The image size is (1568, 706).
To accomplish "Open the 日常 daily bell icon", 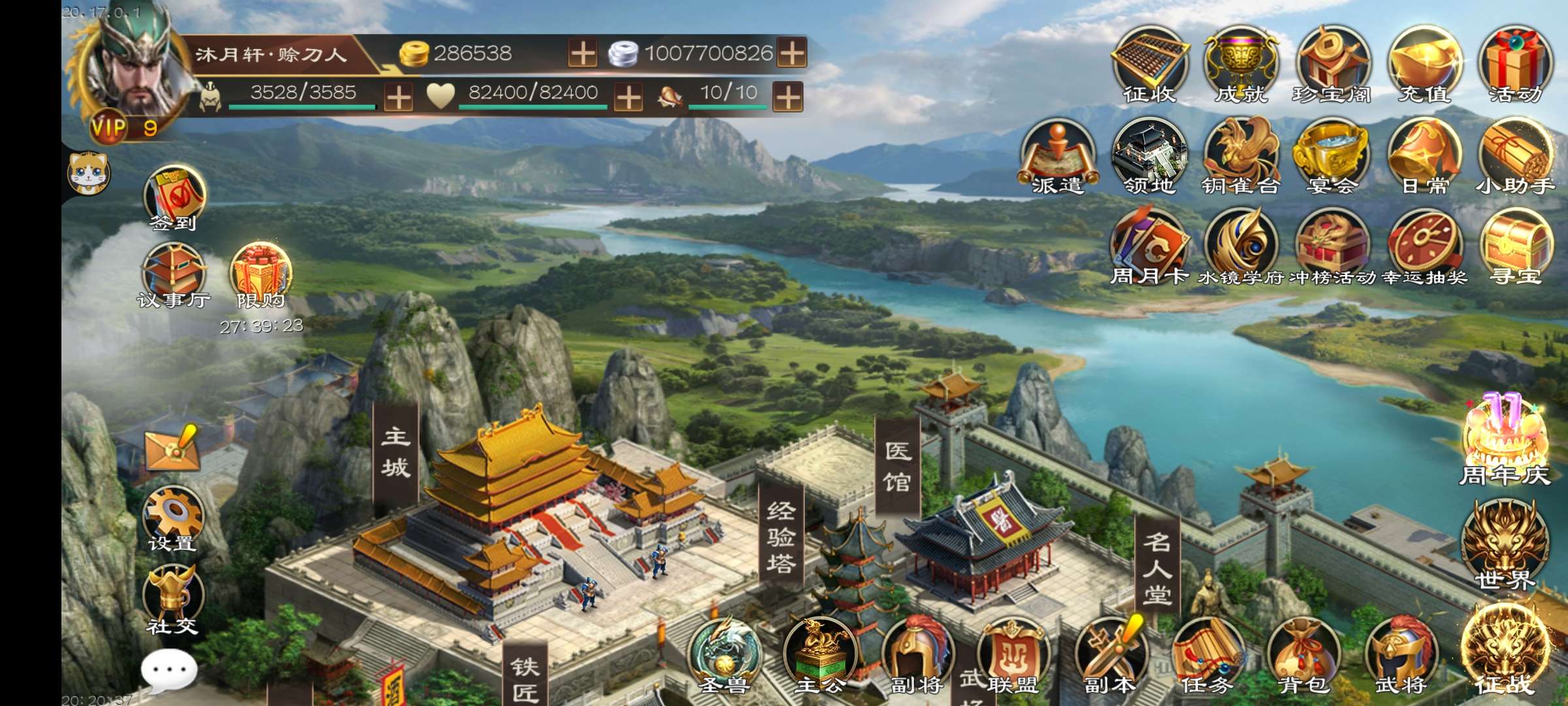I will pos(1424,157).
